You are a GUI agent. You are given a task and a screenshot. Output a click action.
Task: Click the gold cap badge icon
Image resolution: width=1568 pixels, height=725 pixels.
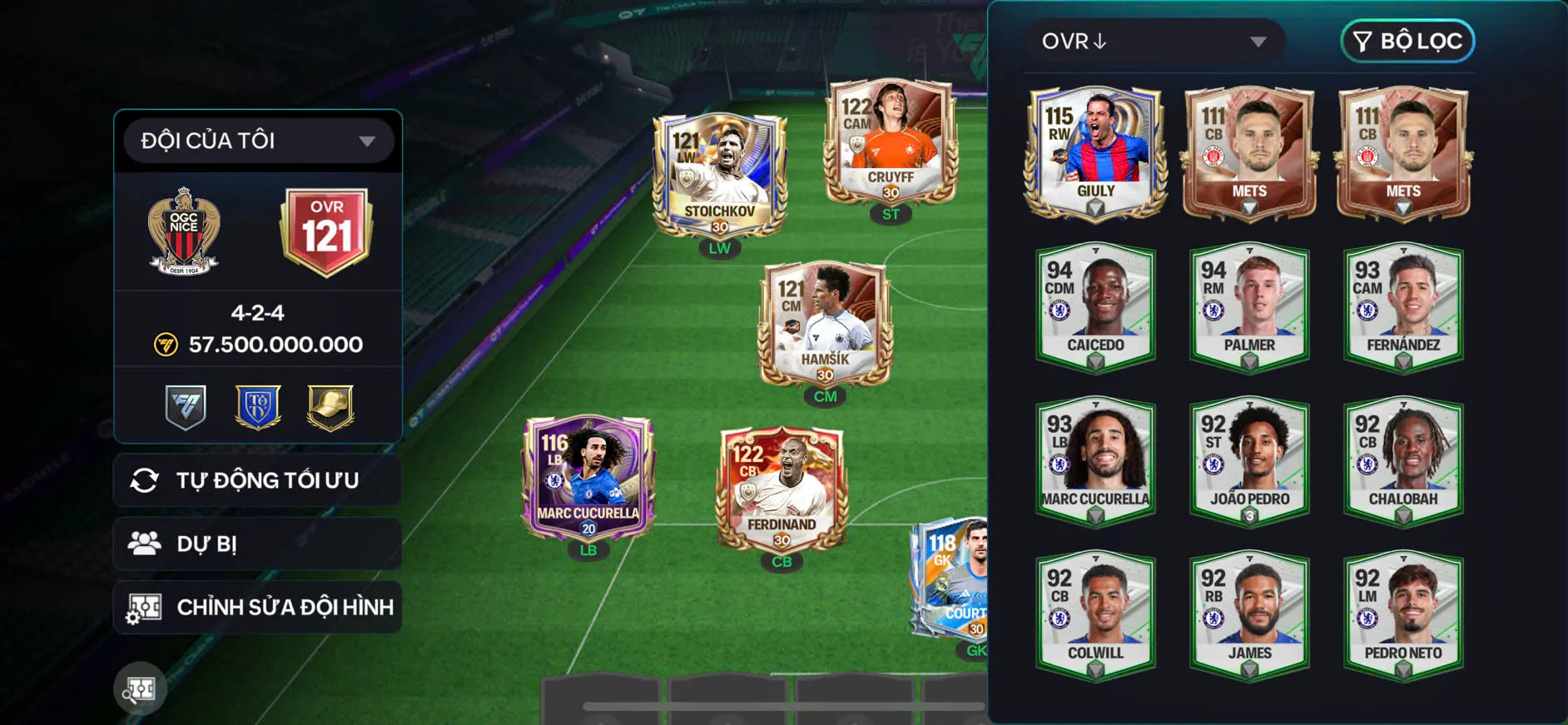pyautogui.click(x=330, y=408)
